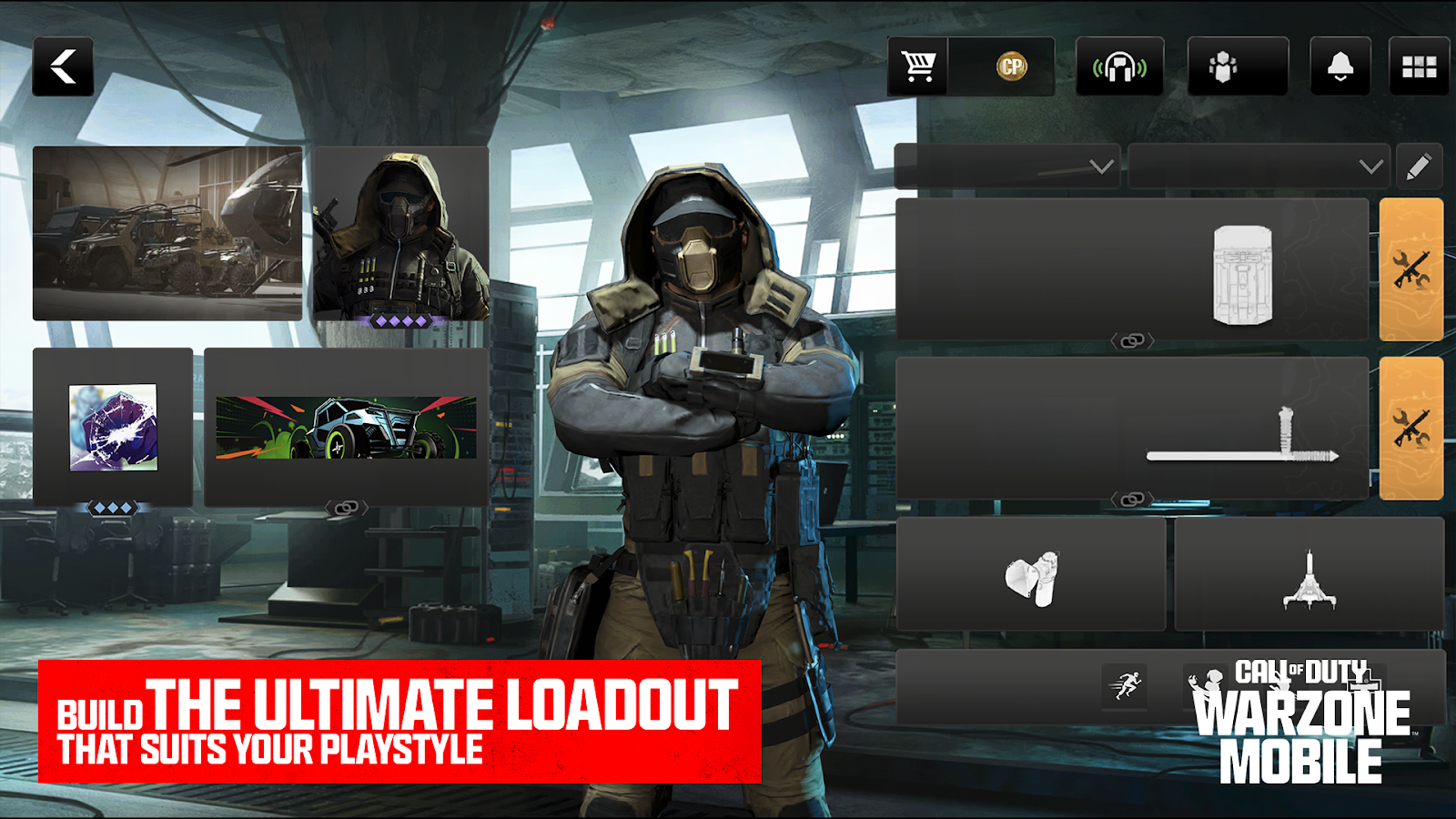The image size is (1456, 819).
Task: Select the secondary melee weapon slot
Action: coord(1131,428)
